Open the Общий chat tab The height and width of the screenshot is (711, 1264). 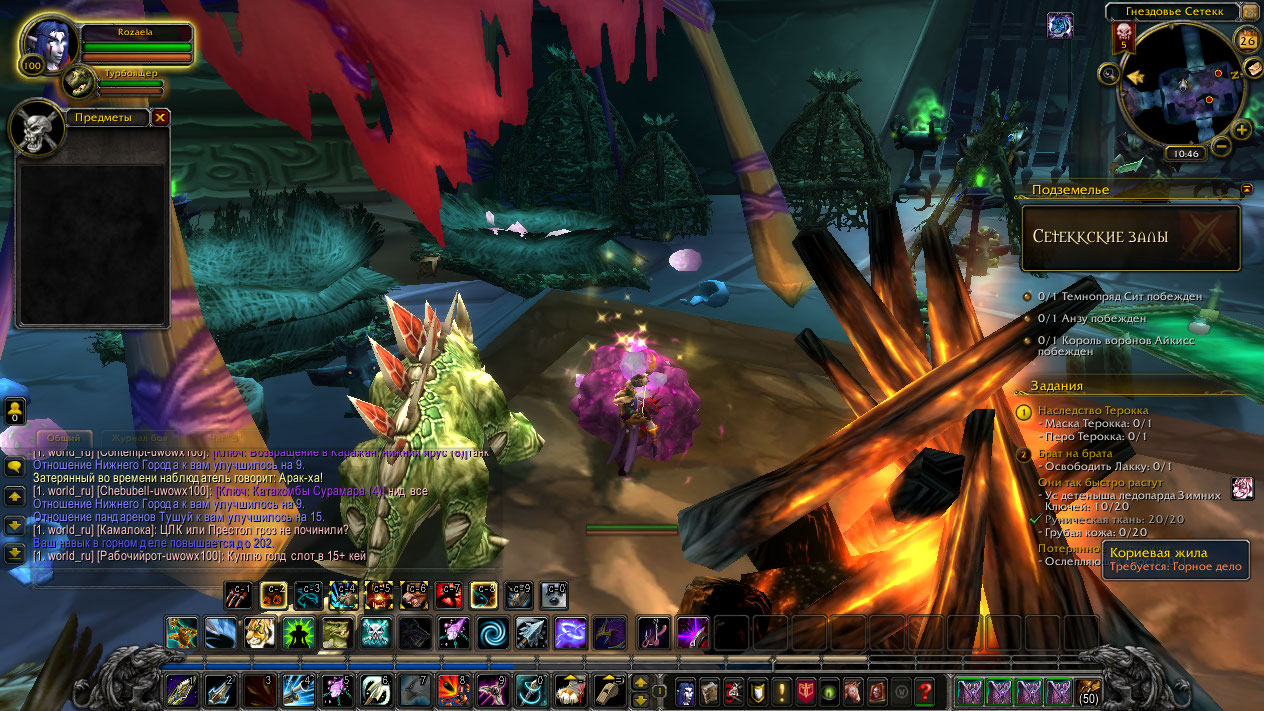coord(64,438)
